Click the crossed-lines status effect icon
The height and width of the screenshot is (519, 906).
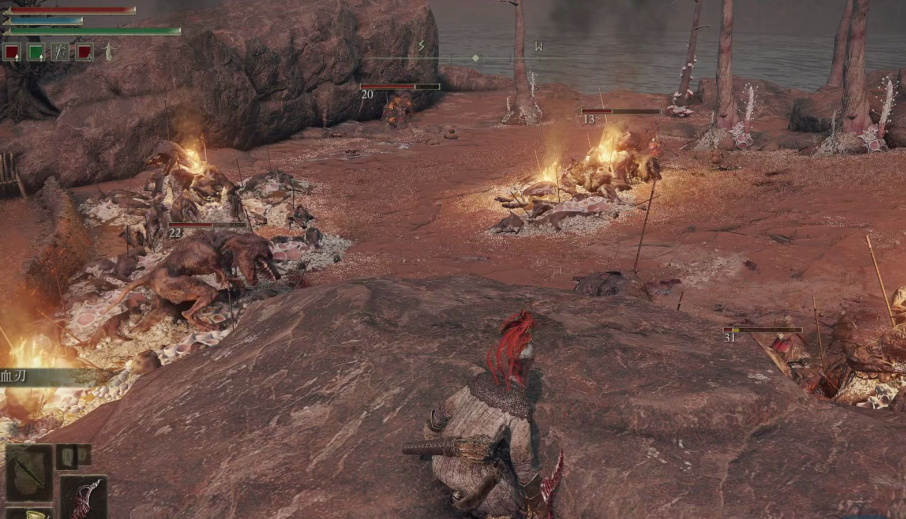coord(60,52)
